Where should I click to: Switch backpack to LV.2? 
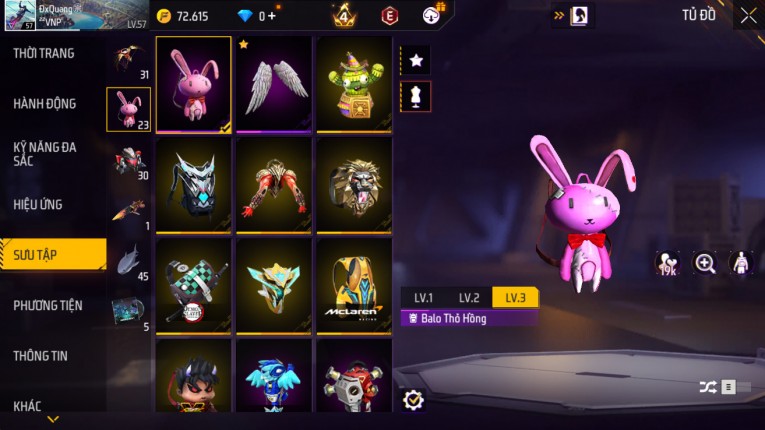pos(469,298)
